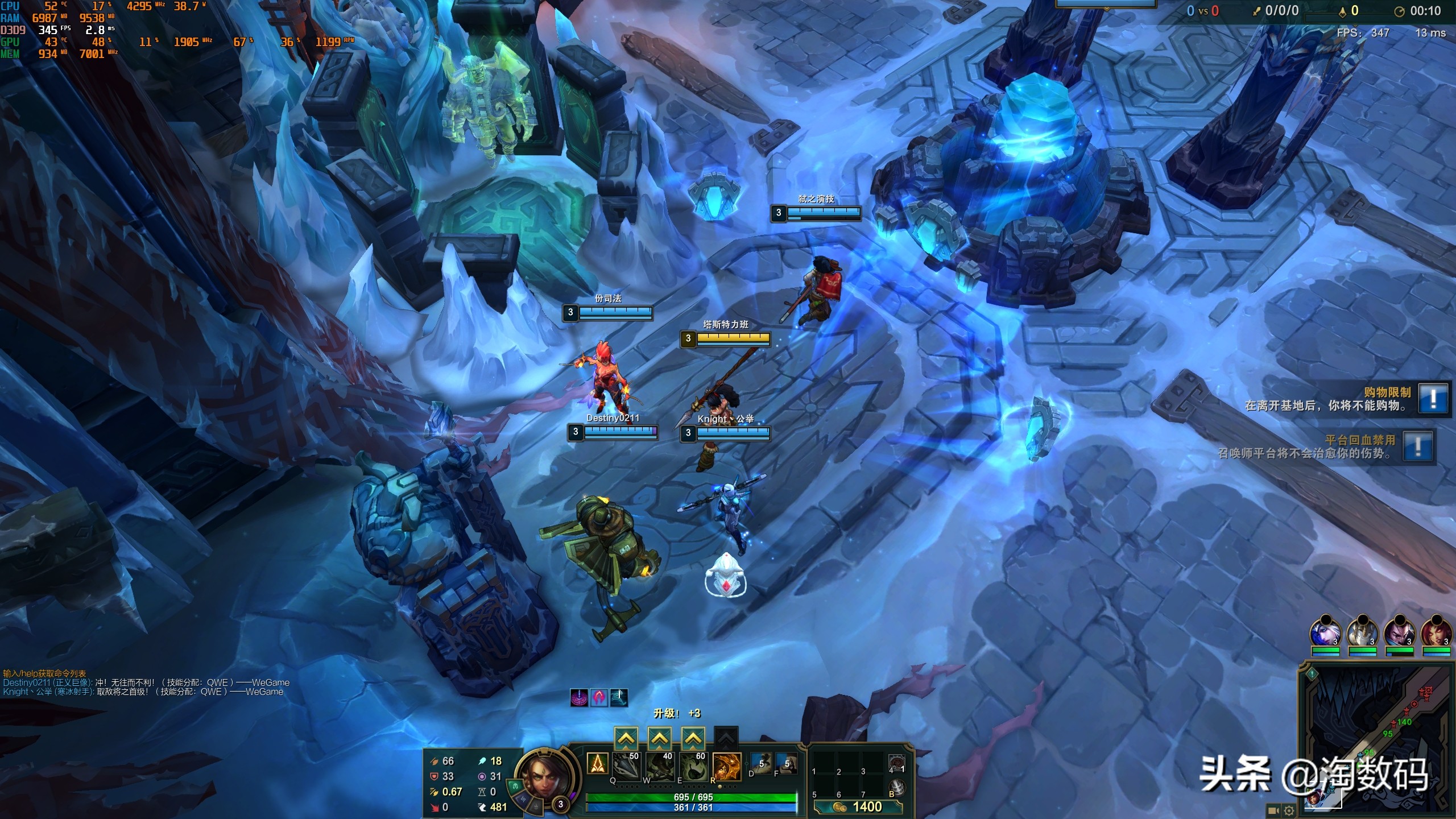
Task: Level up the E ability
Action: pos(693,738)
